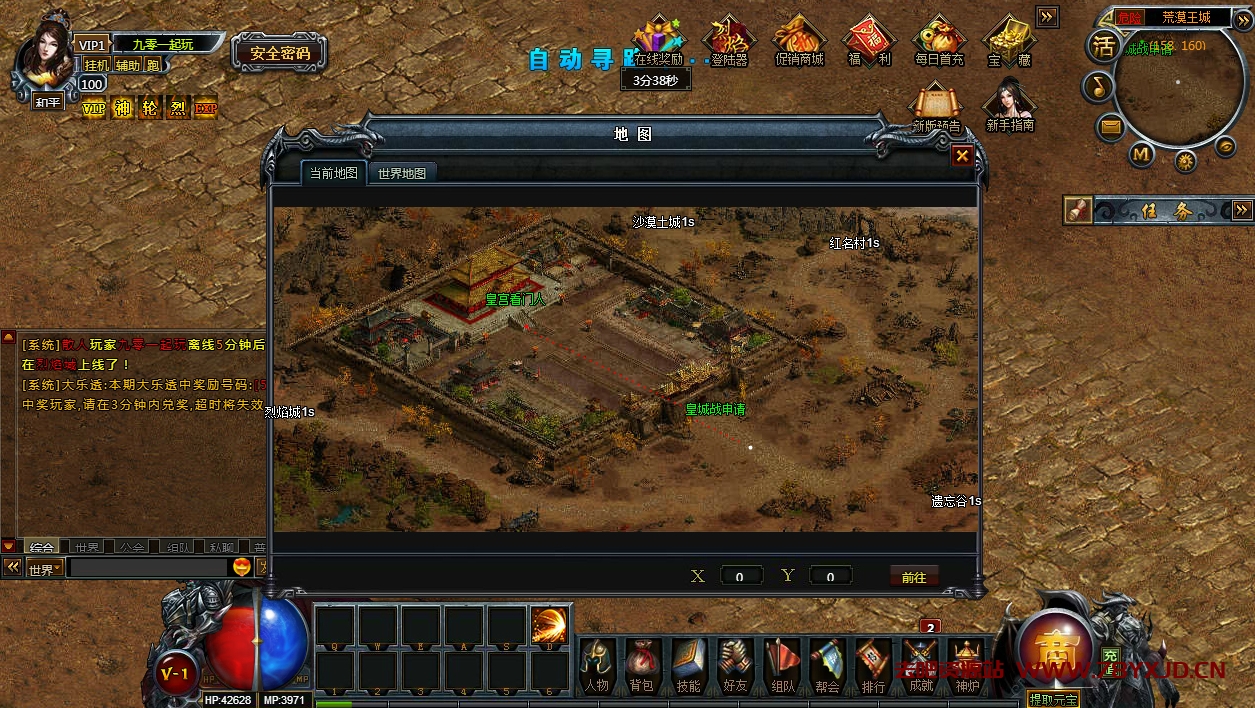Click the 前往 go button
Screen dimensions: 1255x708
click(914, 577)
